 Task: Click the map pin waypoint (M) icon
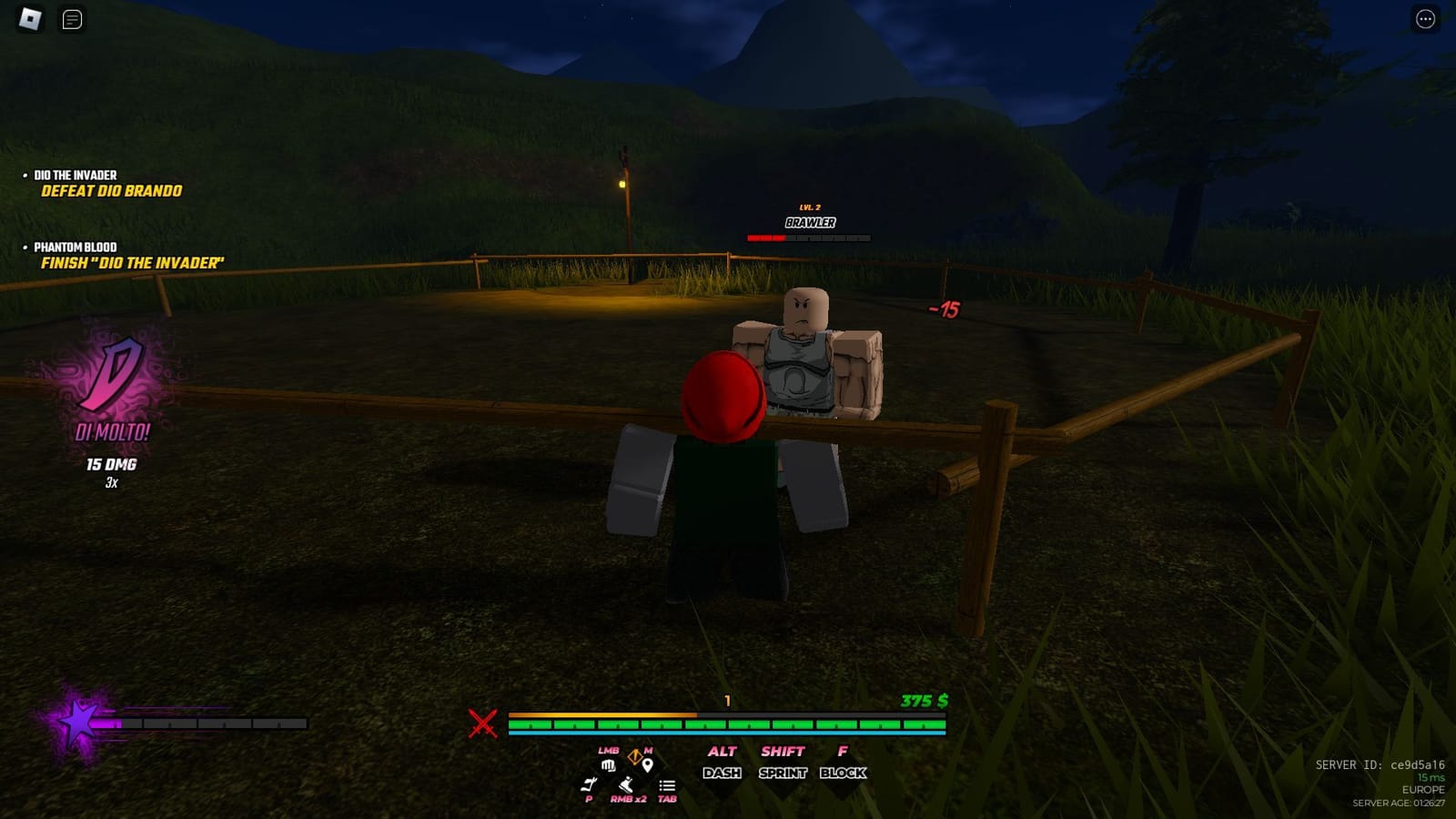647,765
